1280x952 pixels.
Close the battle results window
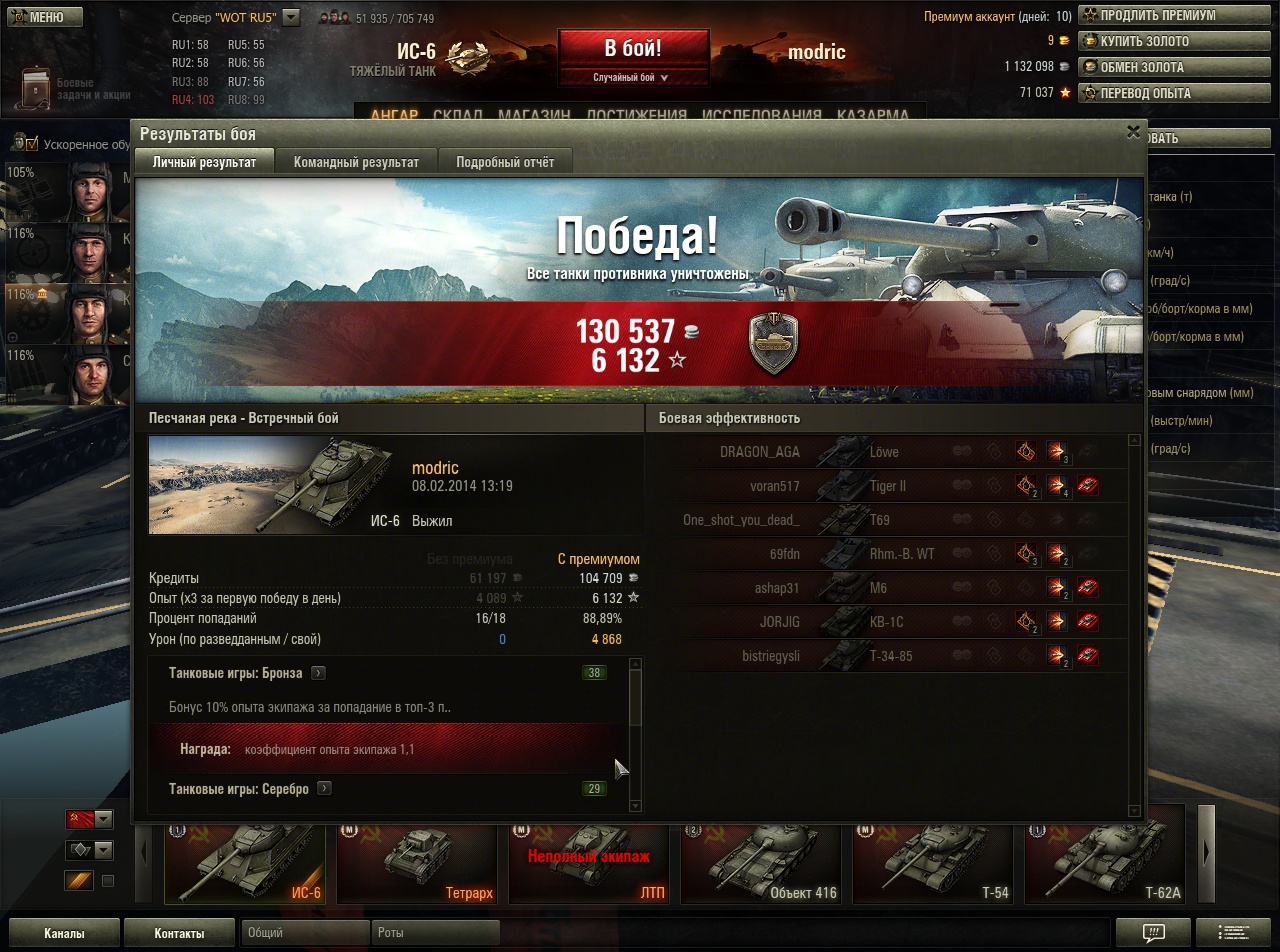coord(1133,131)
